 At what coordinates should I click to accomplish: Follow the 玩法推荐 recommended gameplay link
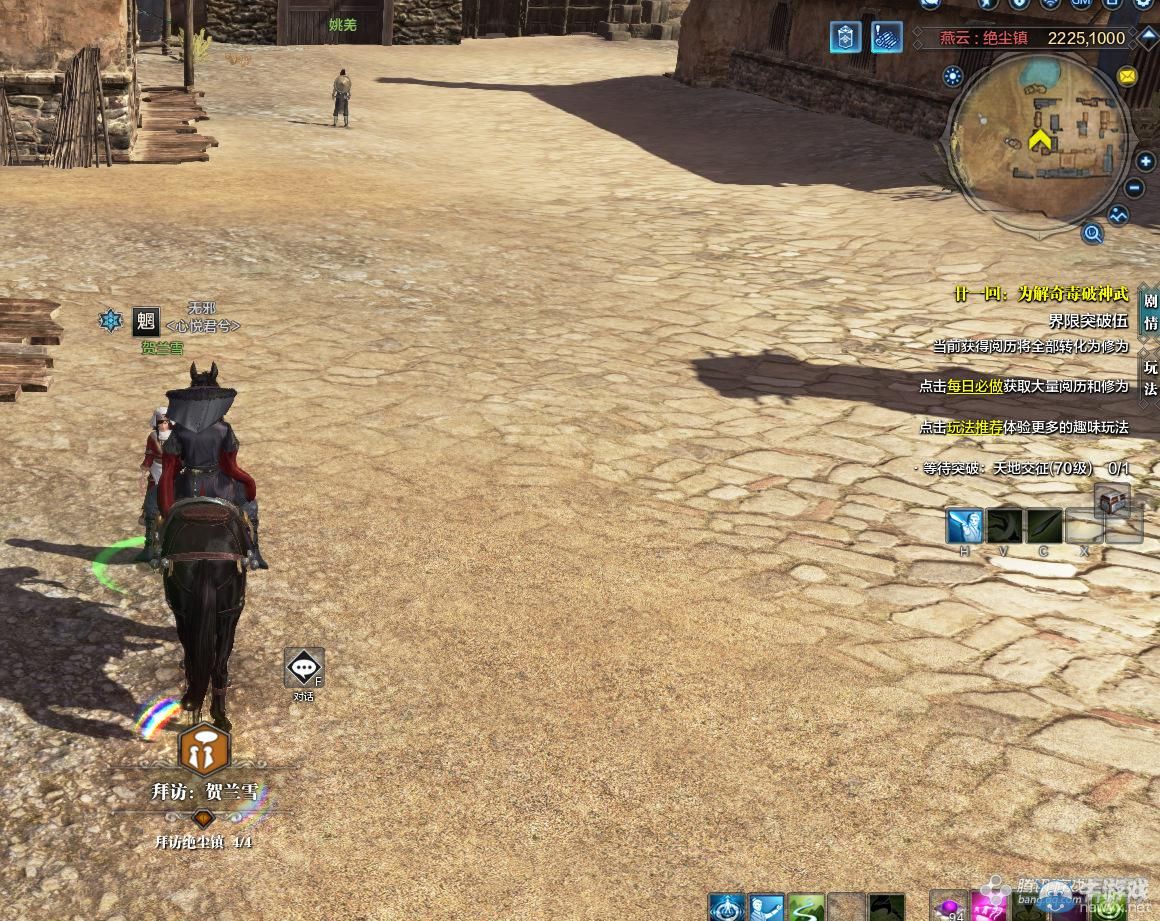[975, 427]
